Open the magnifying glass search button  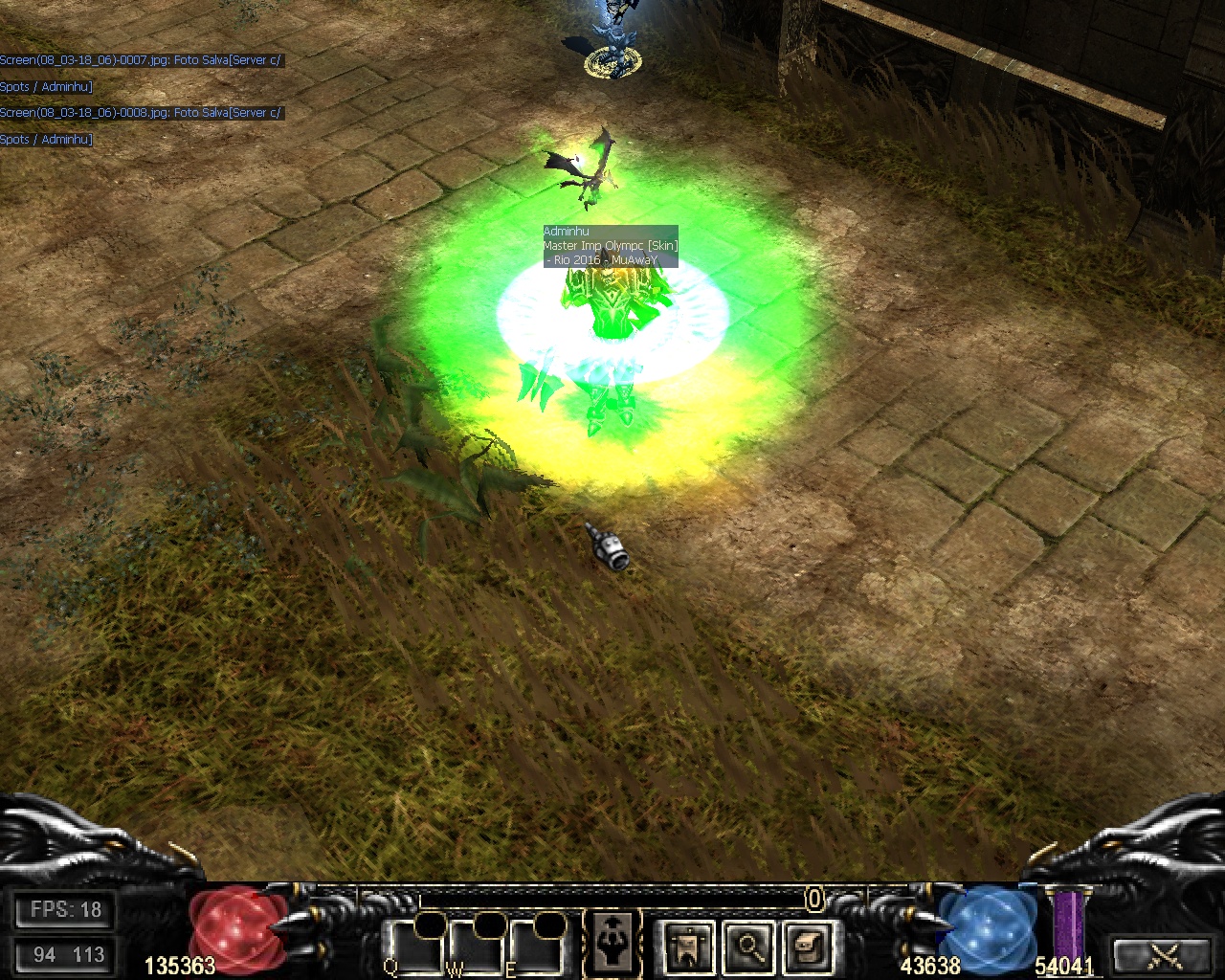click(748, 947)
